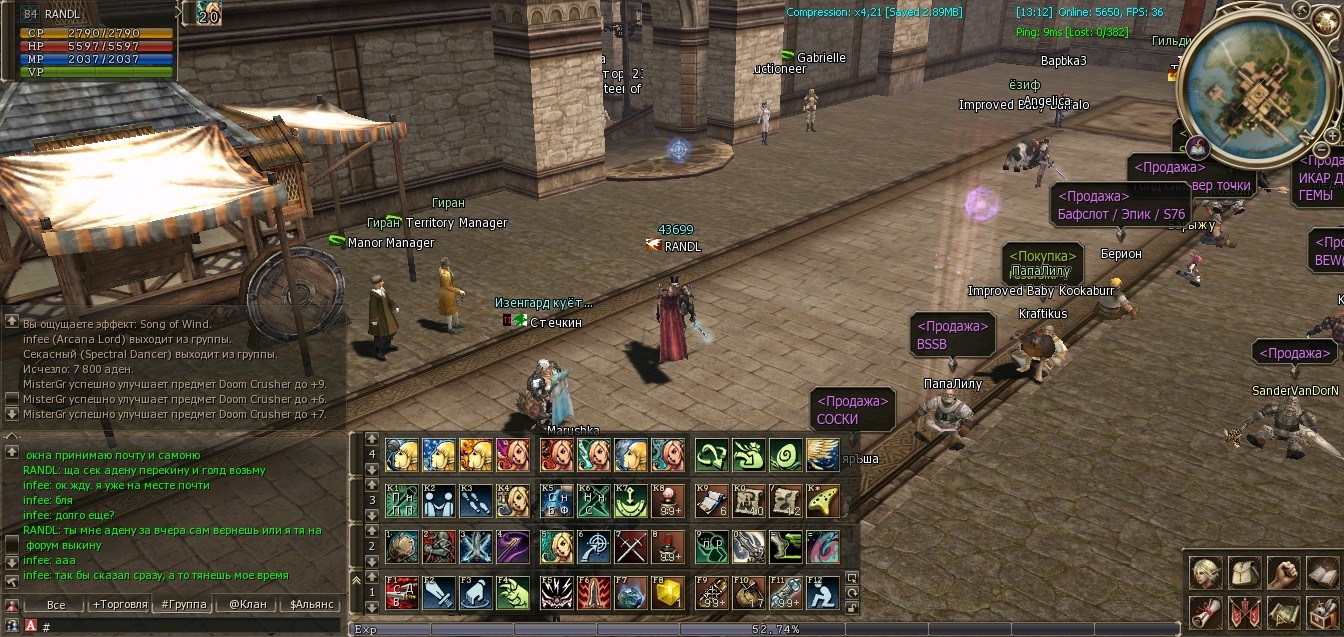Toggle the hotbar lock padlock button
This screenshot has height=637, width=1344.
tap(852, 607)
